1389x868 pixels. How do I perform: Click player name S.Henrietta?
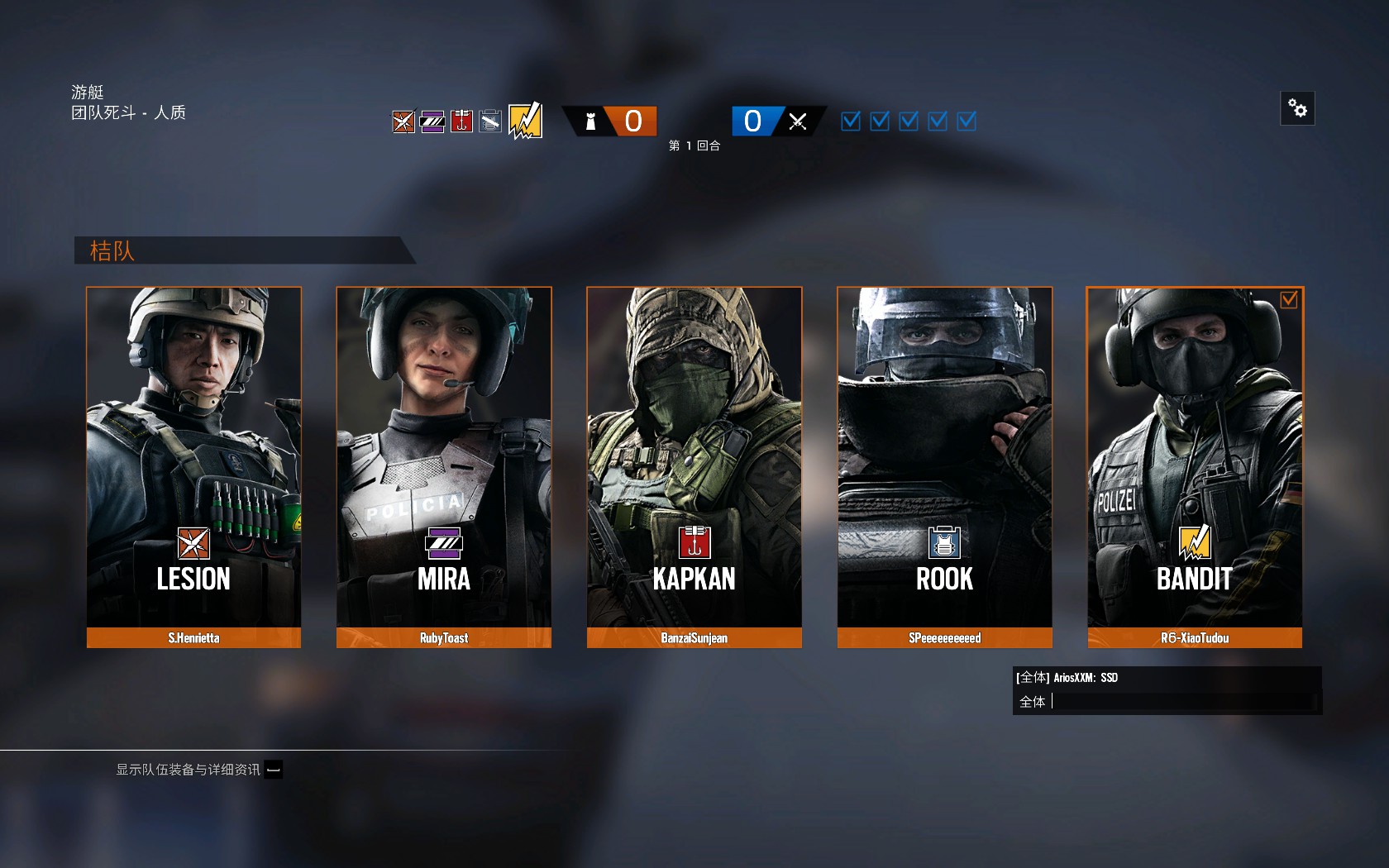tap(193, 638)
